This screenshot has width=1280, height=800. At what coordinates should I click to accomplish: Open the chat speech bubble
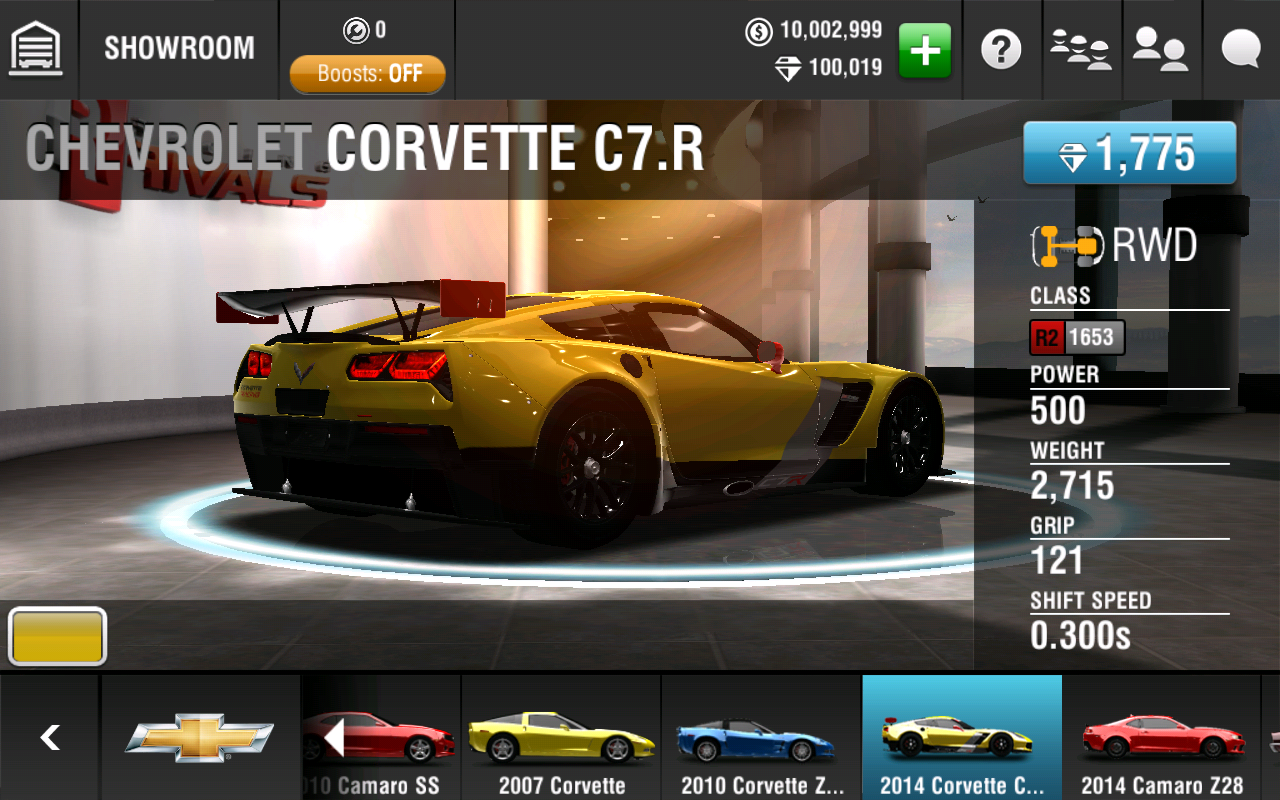(1240, 49)
